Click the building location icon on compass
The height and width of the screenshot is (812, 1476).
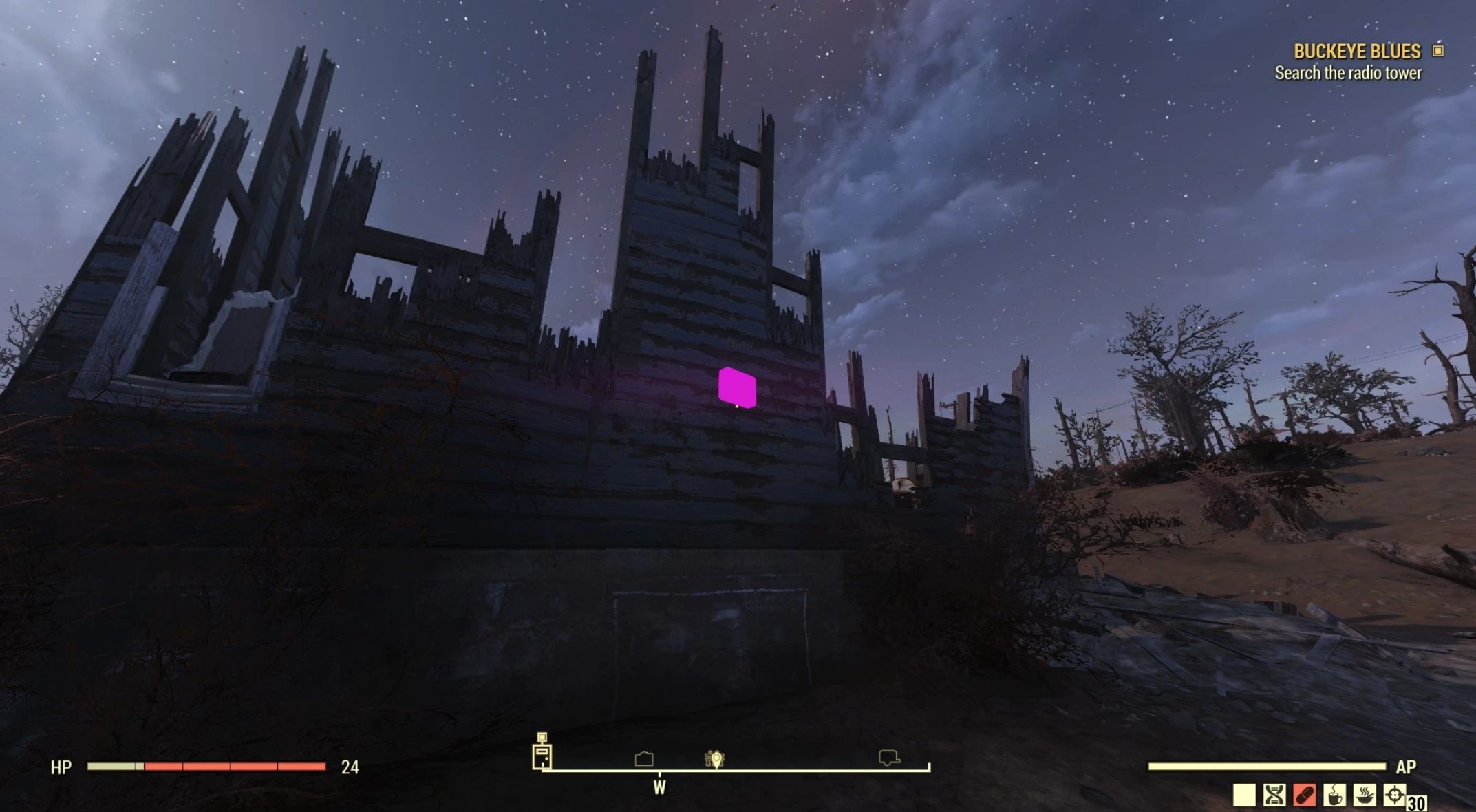click(x=644, y=758)
